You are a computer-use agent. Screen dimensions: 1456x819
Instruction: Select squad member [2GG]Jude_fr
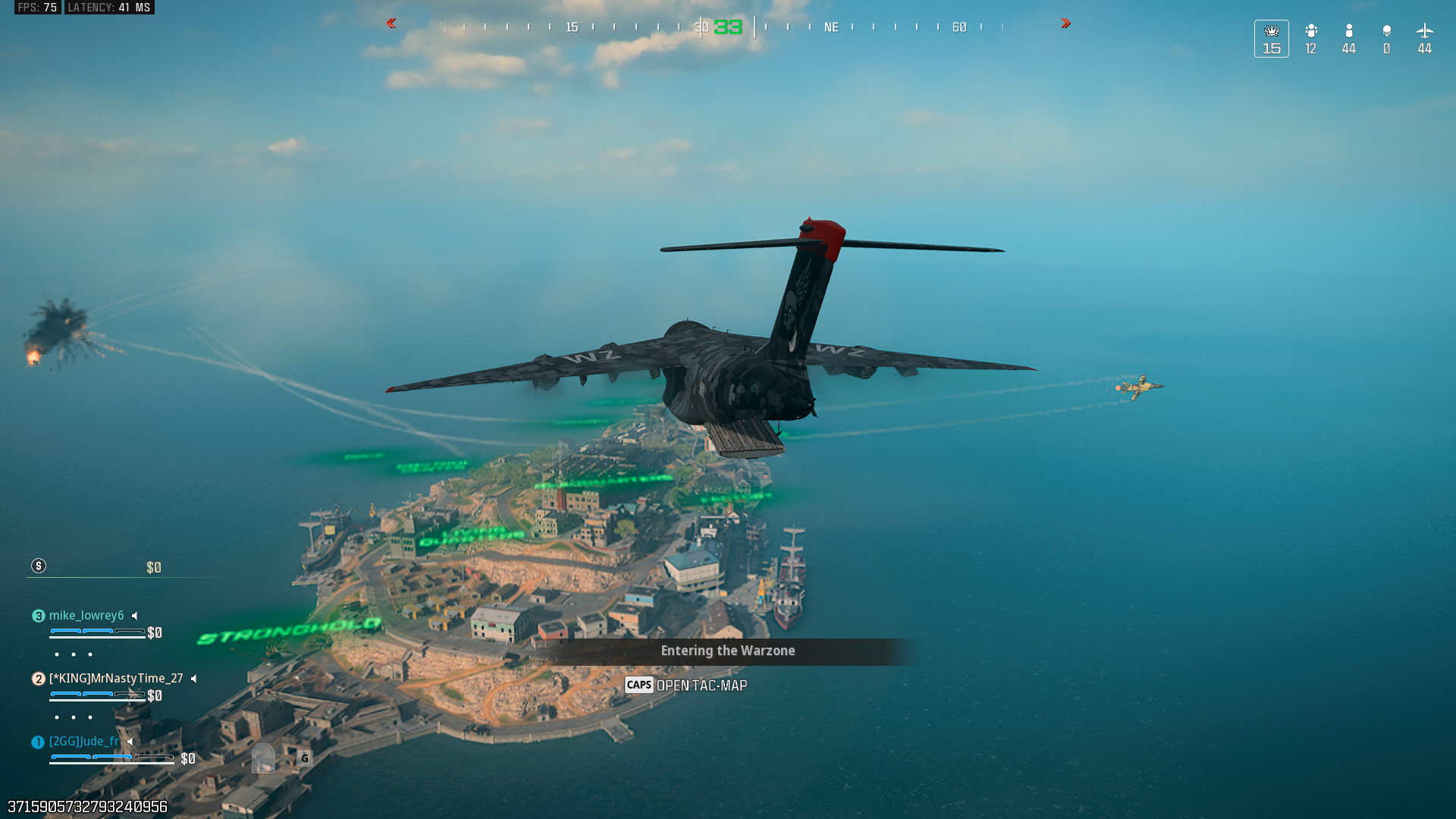point(83,742)
